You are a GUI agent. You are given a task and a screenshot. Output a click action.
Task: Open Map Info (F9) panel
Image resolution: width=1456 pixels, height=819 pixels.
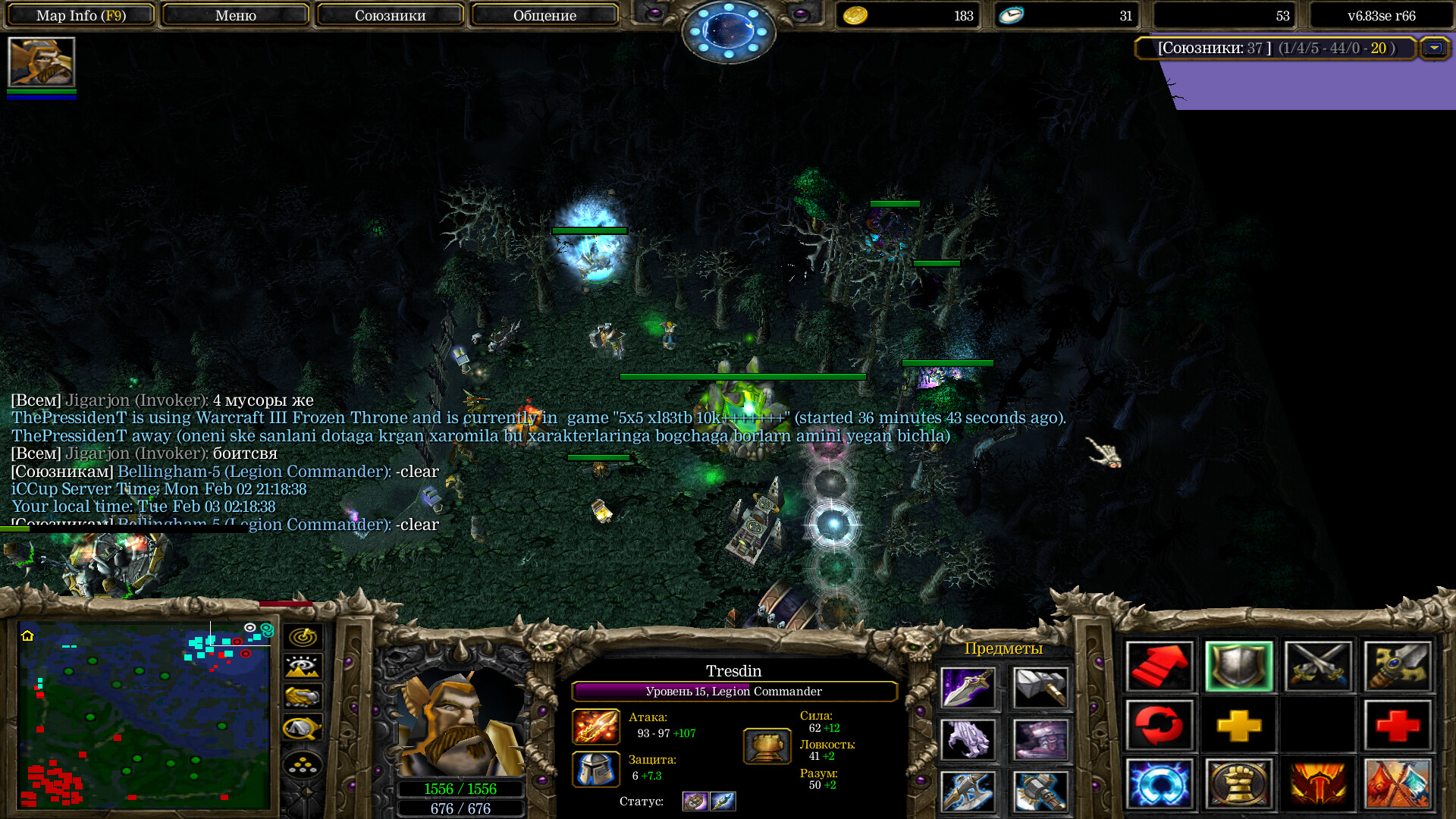coord(81,15)
